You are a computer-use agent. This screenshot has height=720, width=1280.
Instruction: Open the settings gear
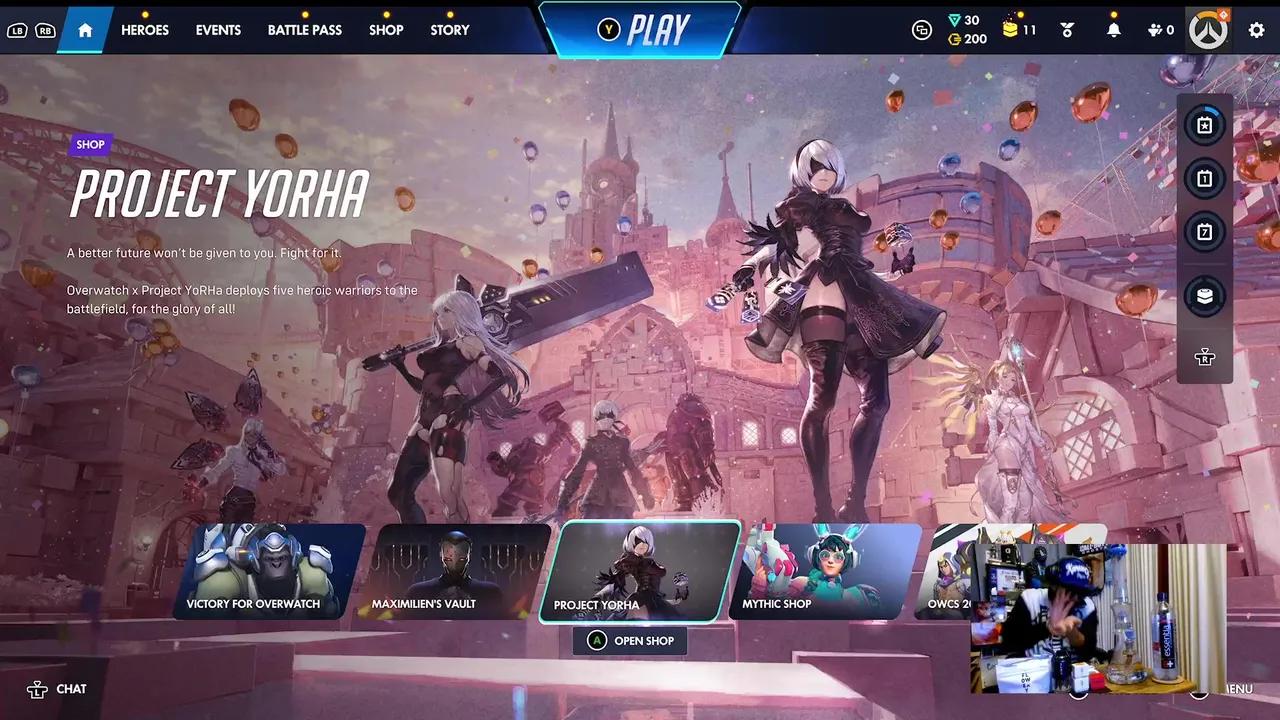[1256, 30]
